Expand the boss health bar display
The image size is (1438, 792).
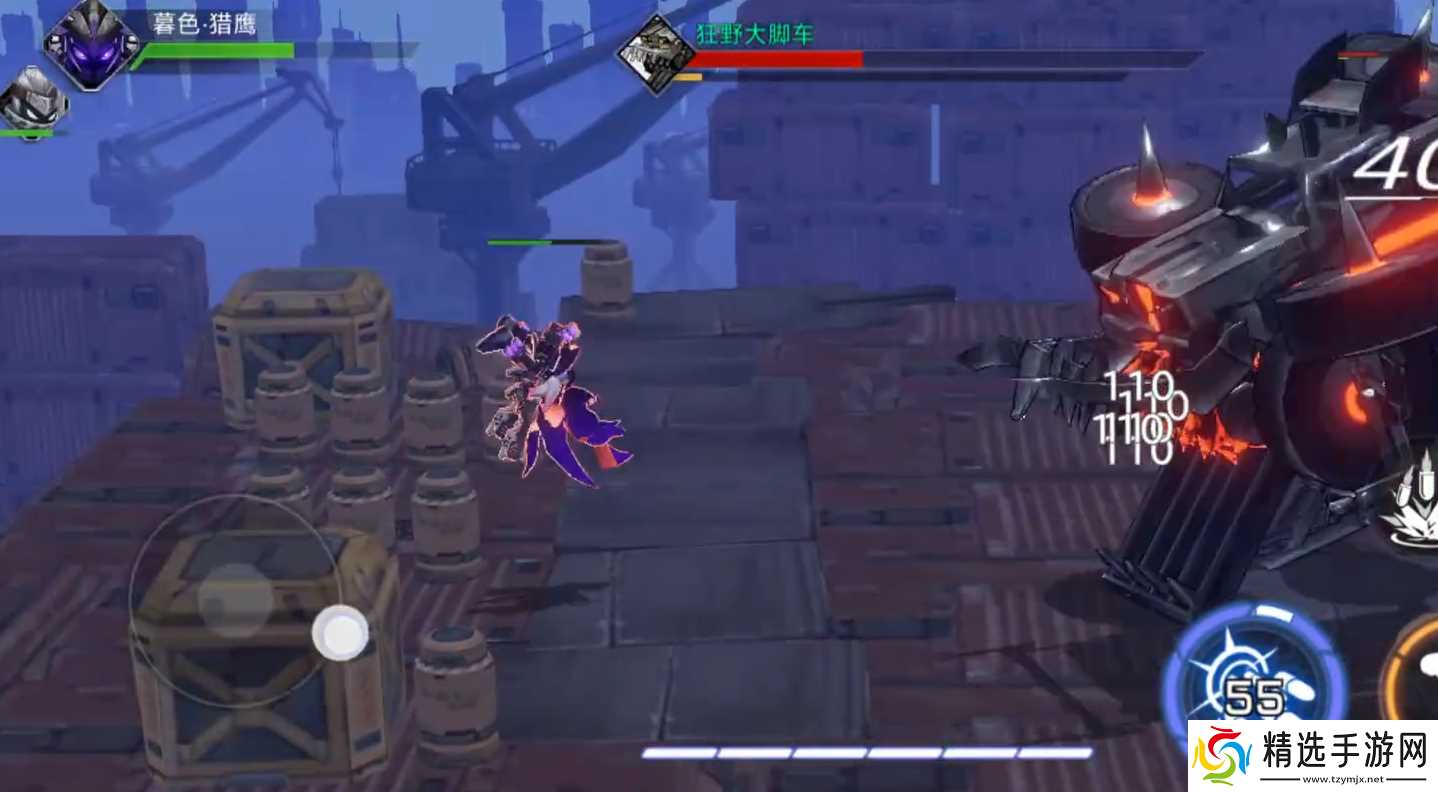[780, 57]
